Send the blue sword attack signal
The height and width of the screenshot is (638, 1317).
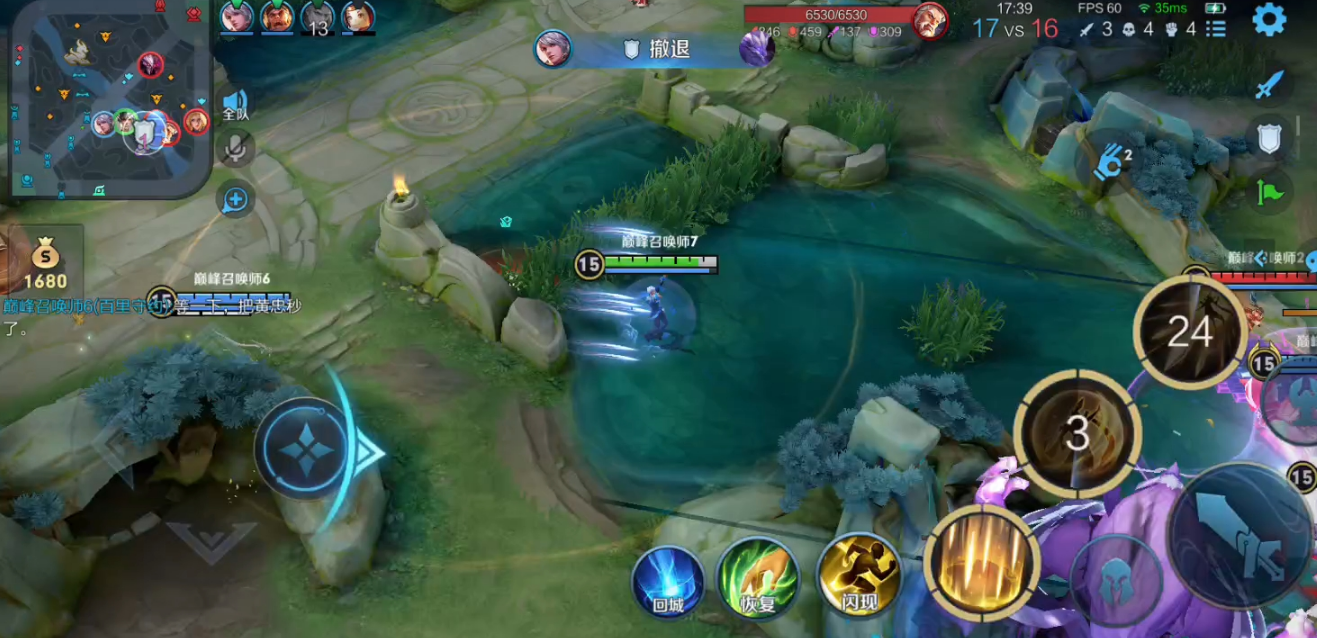click(1269, 85)
